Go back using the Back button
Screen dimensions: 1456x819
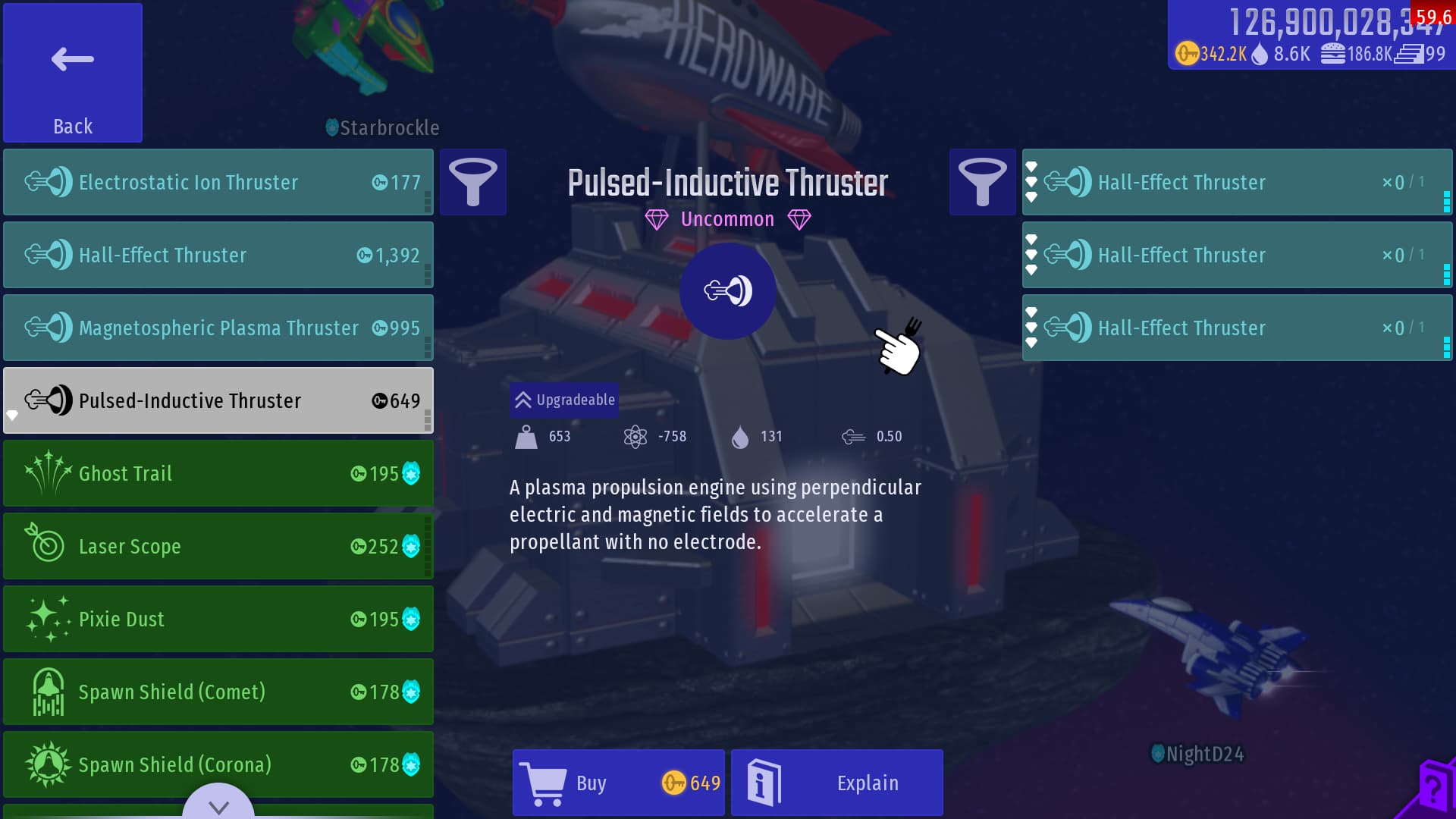click(73, 73)
